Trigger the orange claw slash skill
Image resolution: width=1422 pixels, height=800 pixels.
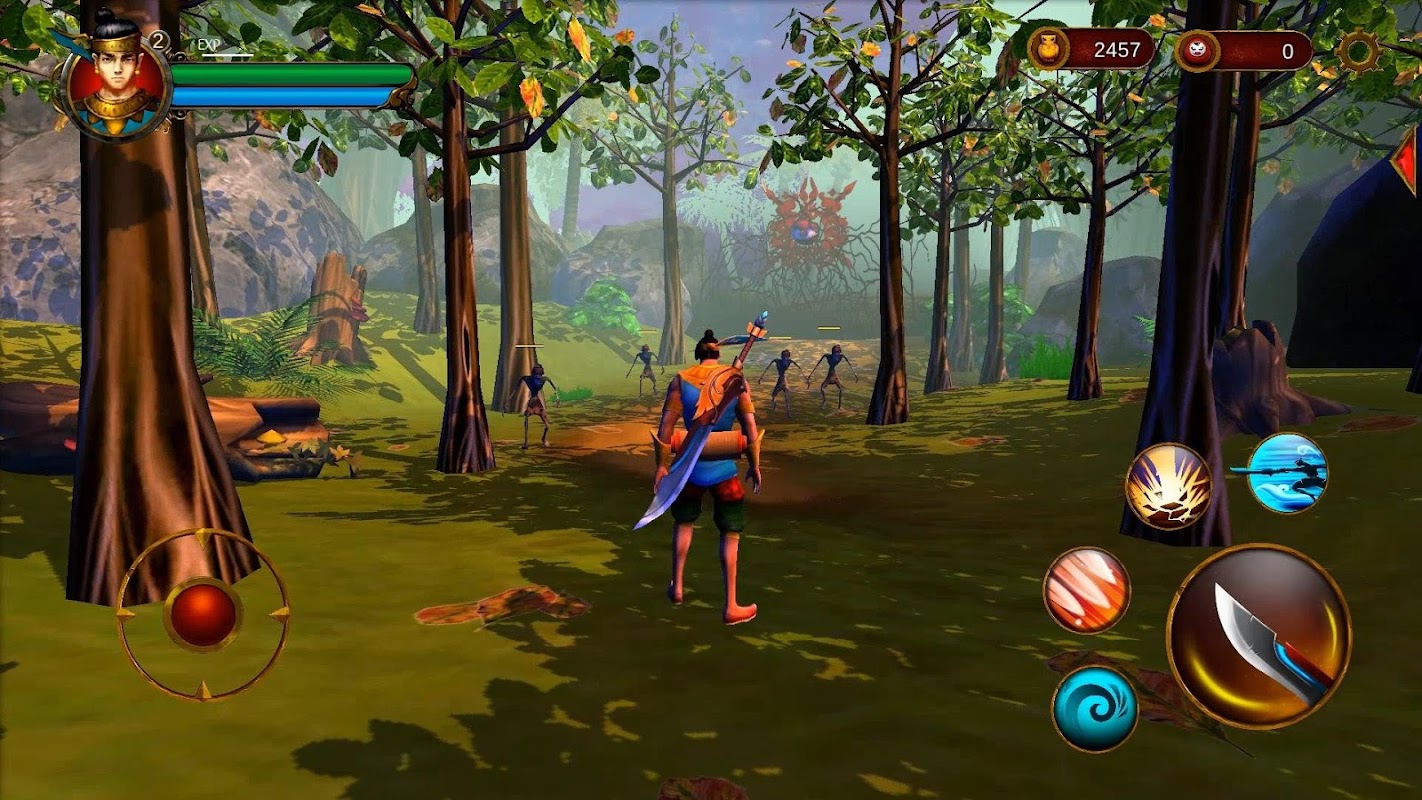click(x=1087, y=590)
